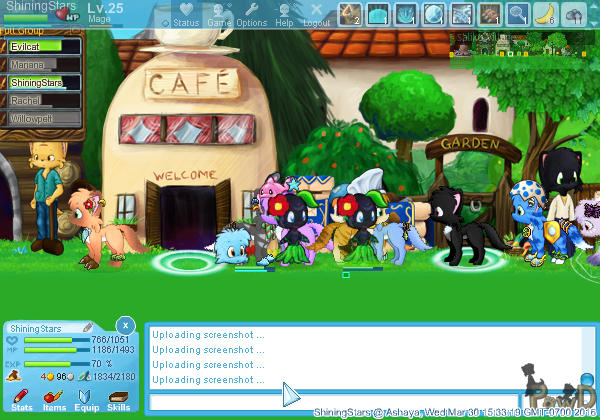The height and width of the screenshot is (420, 600).
Task: Select the dark cloud hotbar slot
Action: click(573, 13)
